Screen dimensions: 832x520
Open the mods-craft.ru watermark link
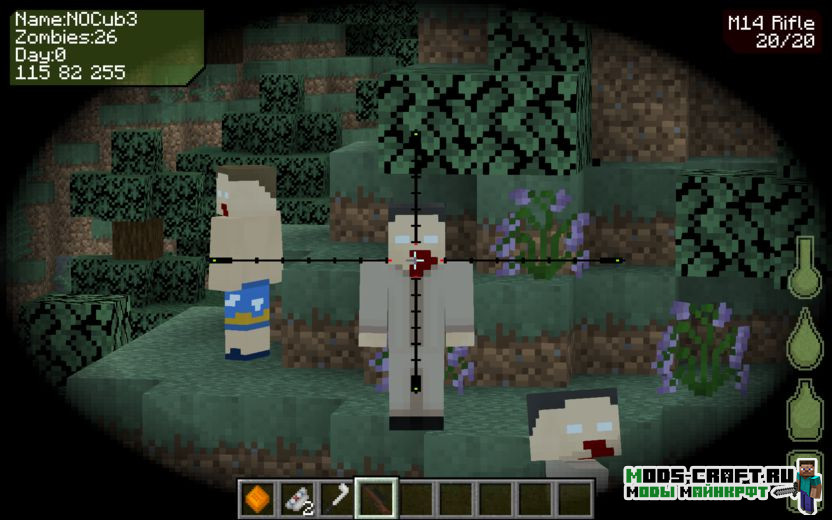711,484
